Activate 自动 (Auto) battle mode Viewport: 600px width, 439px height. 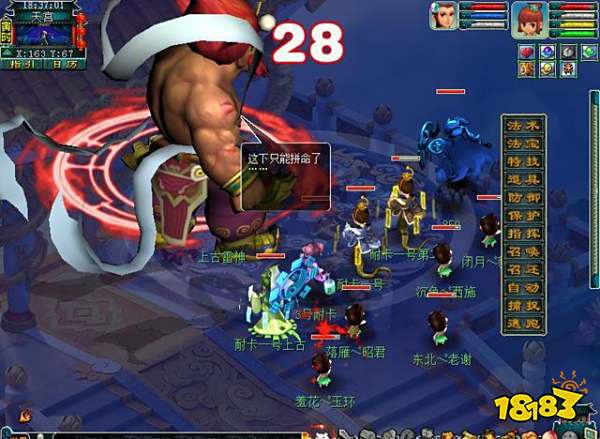point(523,287)
